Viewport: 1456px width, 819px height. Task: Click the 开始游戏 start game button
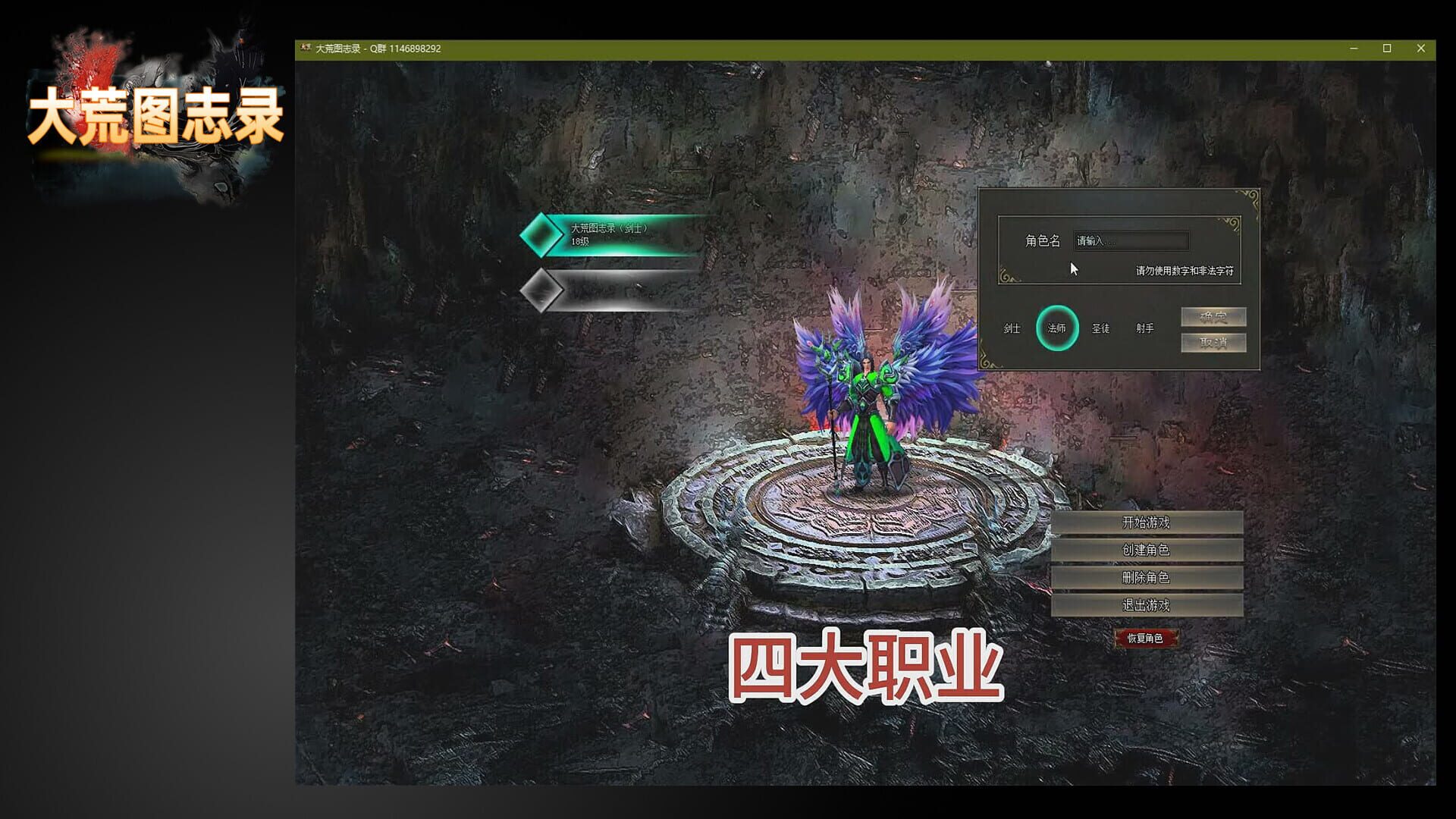click(1147, 522)
